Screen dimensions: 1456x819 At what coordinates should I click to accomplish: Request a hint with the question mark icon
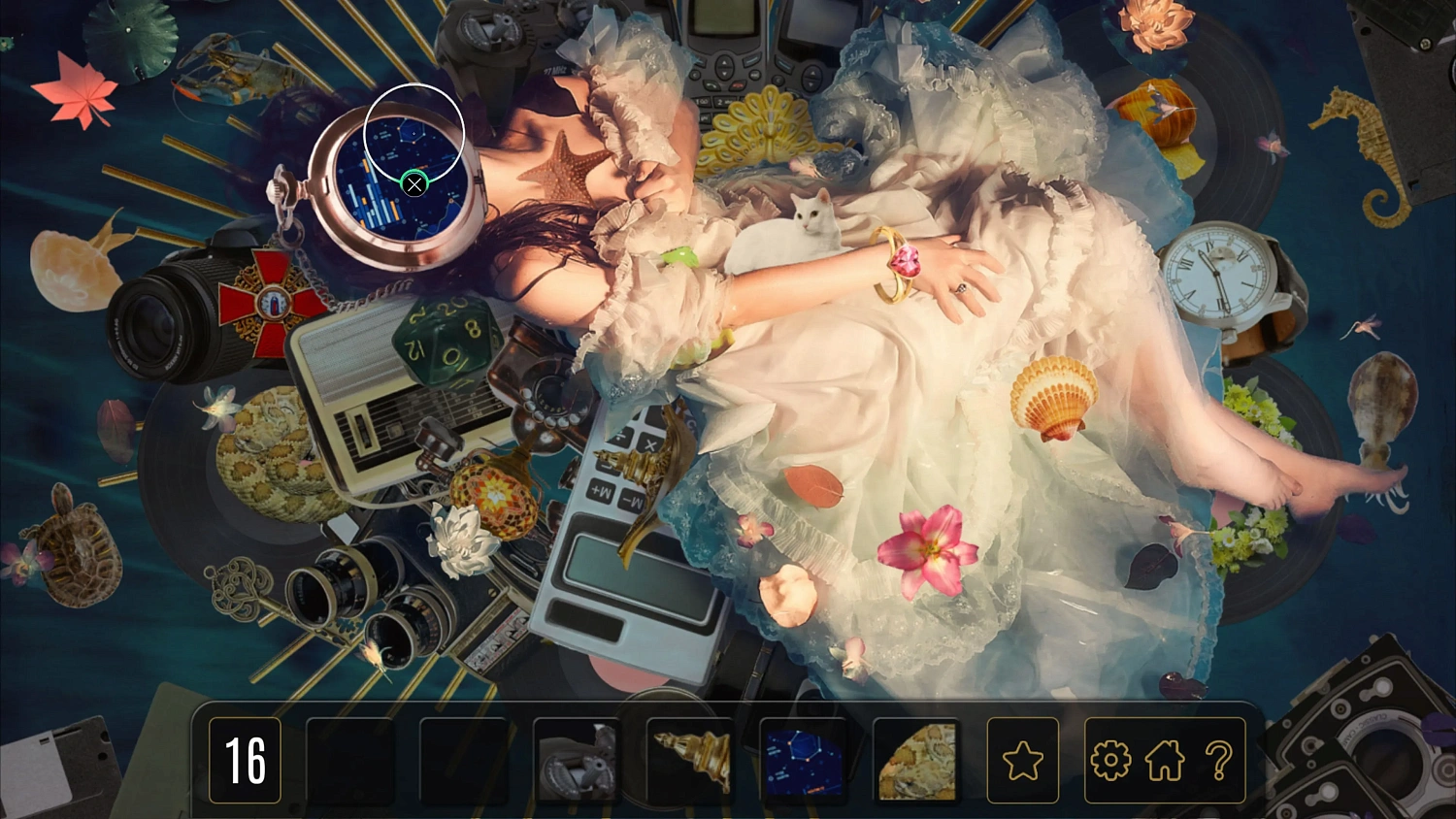coord(1219,761)
